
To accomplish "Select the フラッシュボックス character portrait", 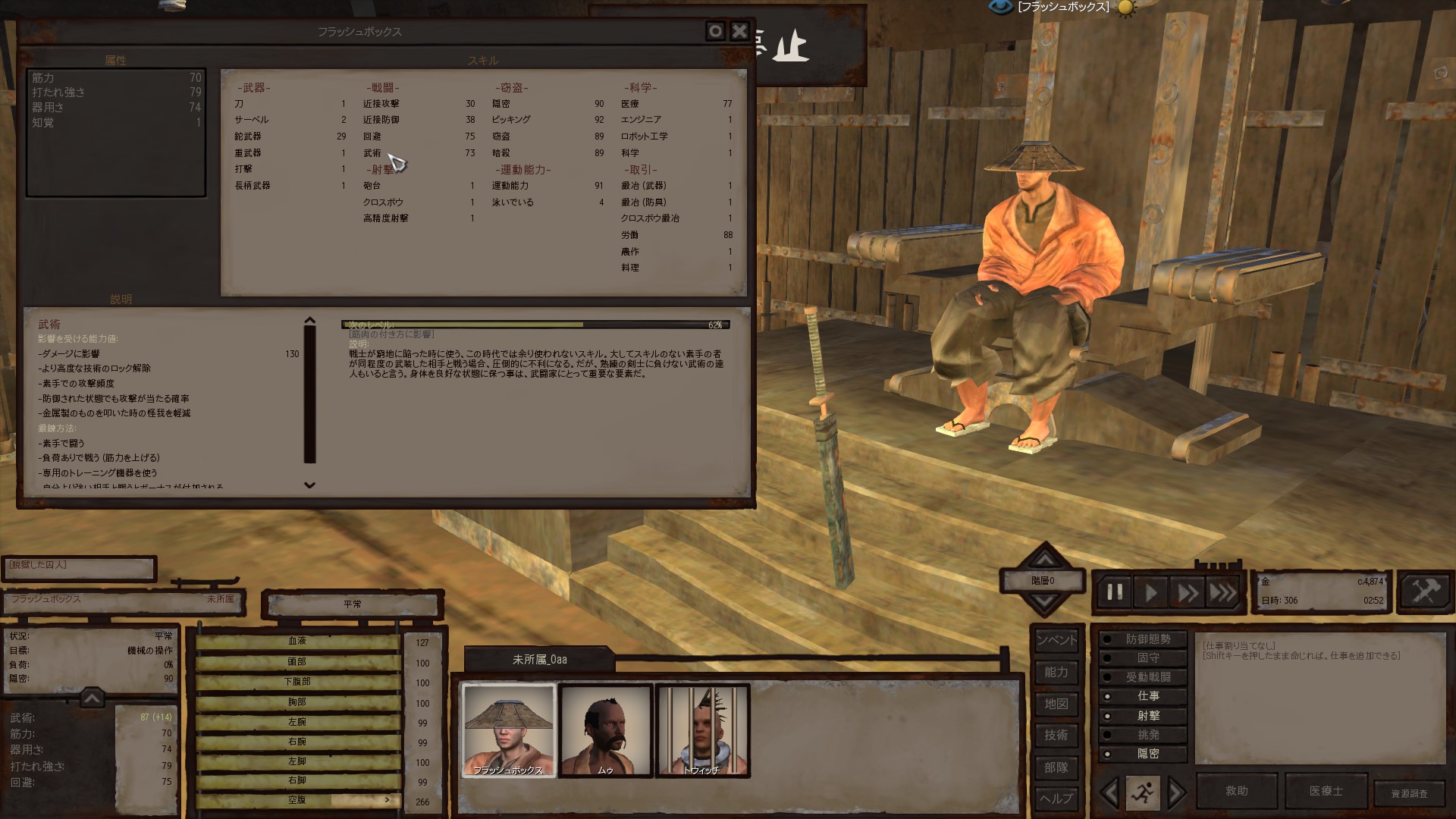I will (509, 730).
